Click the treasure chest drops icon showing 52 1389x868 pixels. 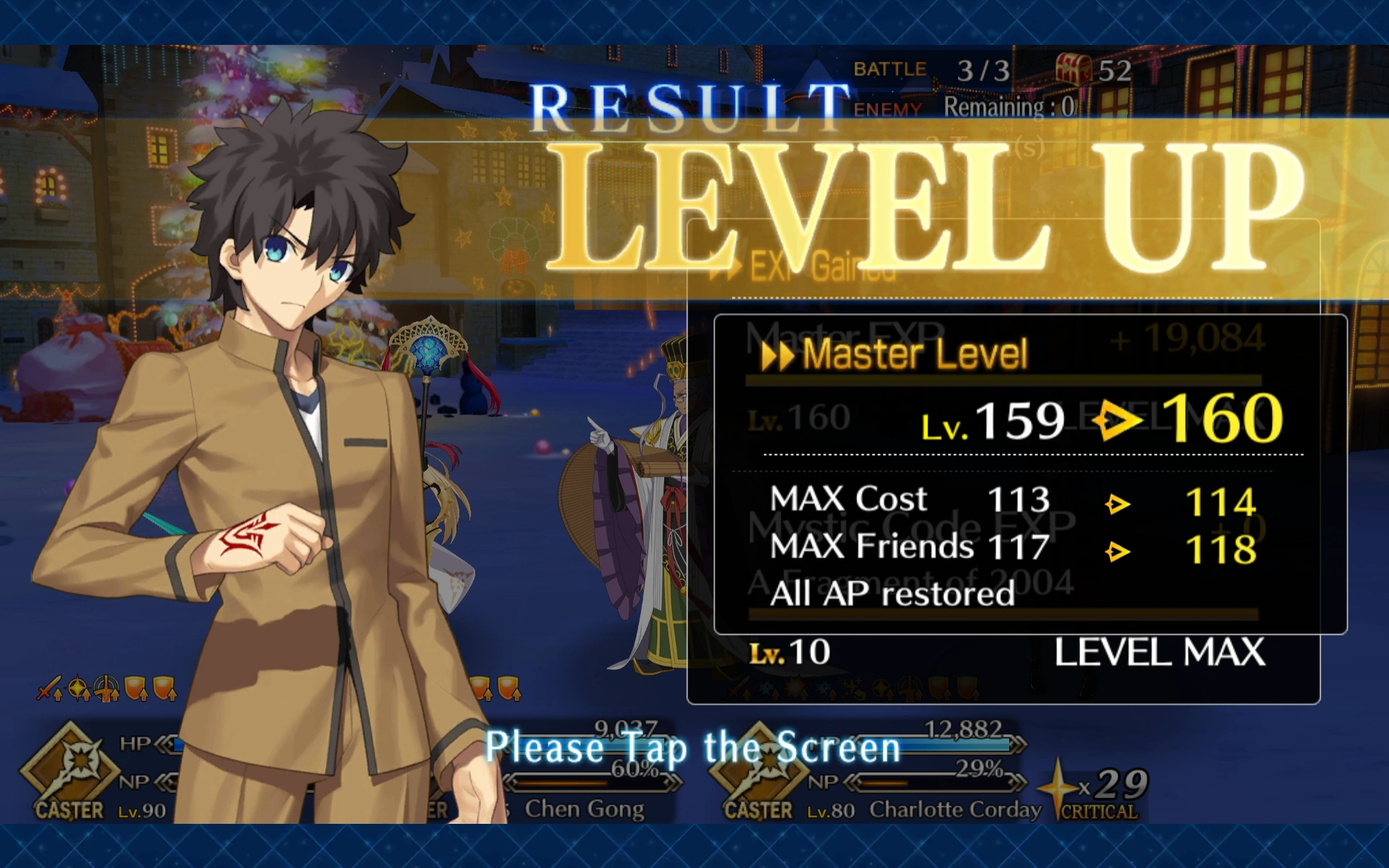coord(1074,69)
